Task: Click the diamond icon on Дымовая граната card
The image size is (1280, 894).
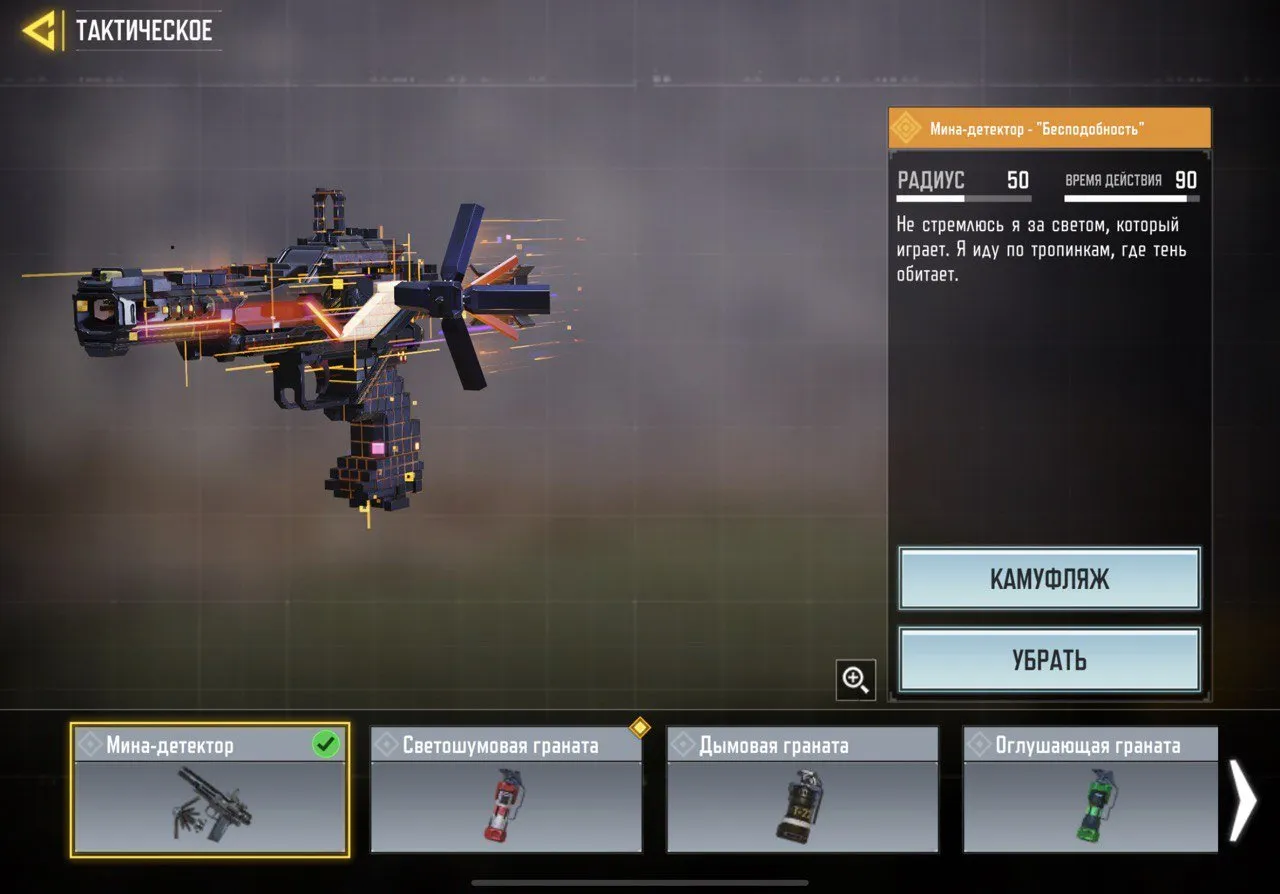Action: (685, 744)
